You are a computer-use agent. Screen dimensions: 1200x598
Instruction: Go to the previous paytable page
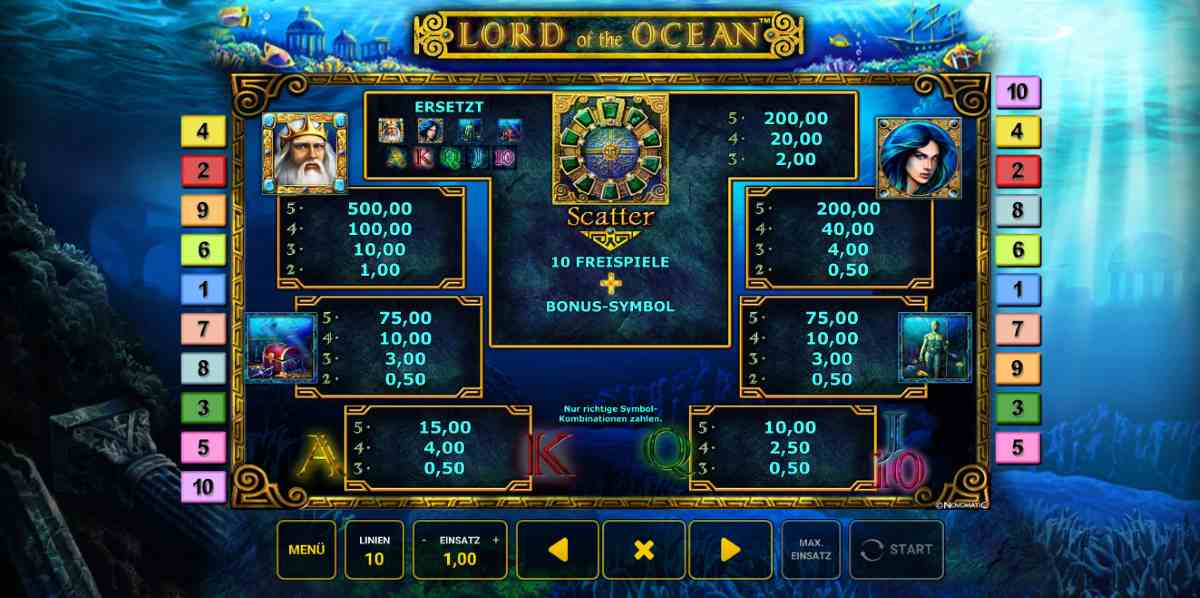coord(558,549)
